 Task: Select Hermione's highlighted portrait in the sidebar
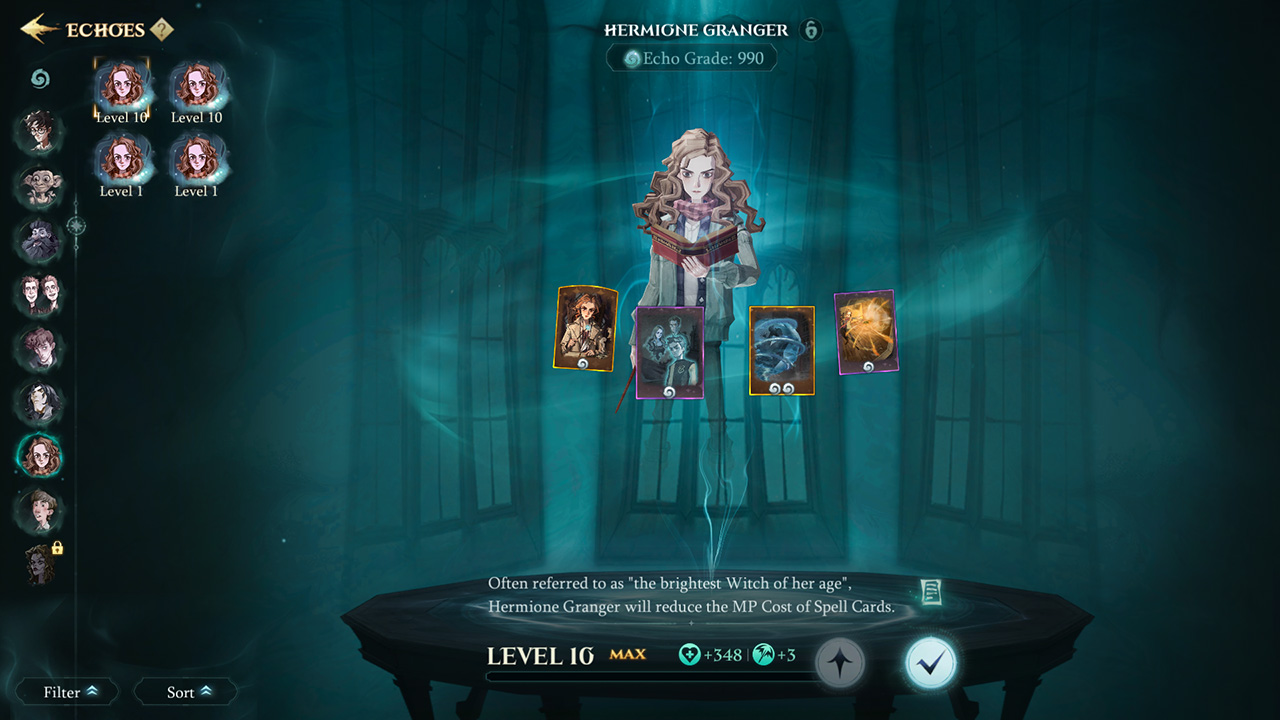pos(39,457)
